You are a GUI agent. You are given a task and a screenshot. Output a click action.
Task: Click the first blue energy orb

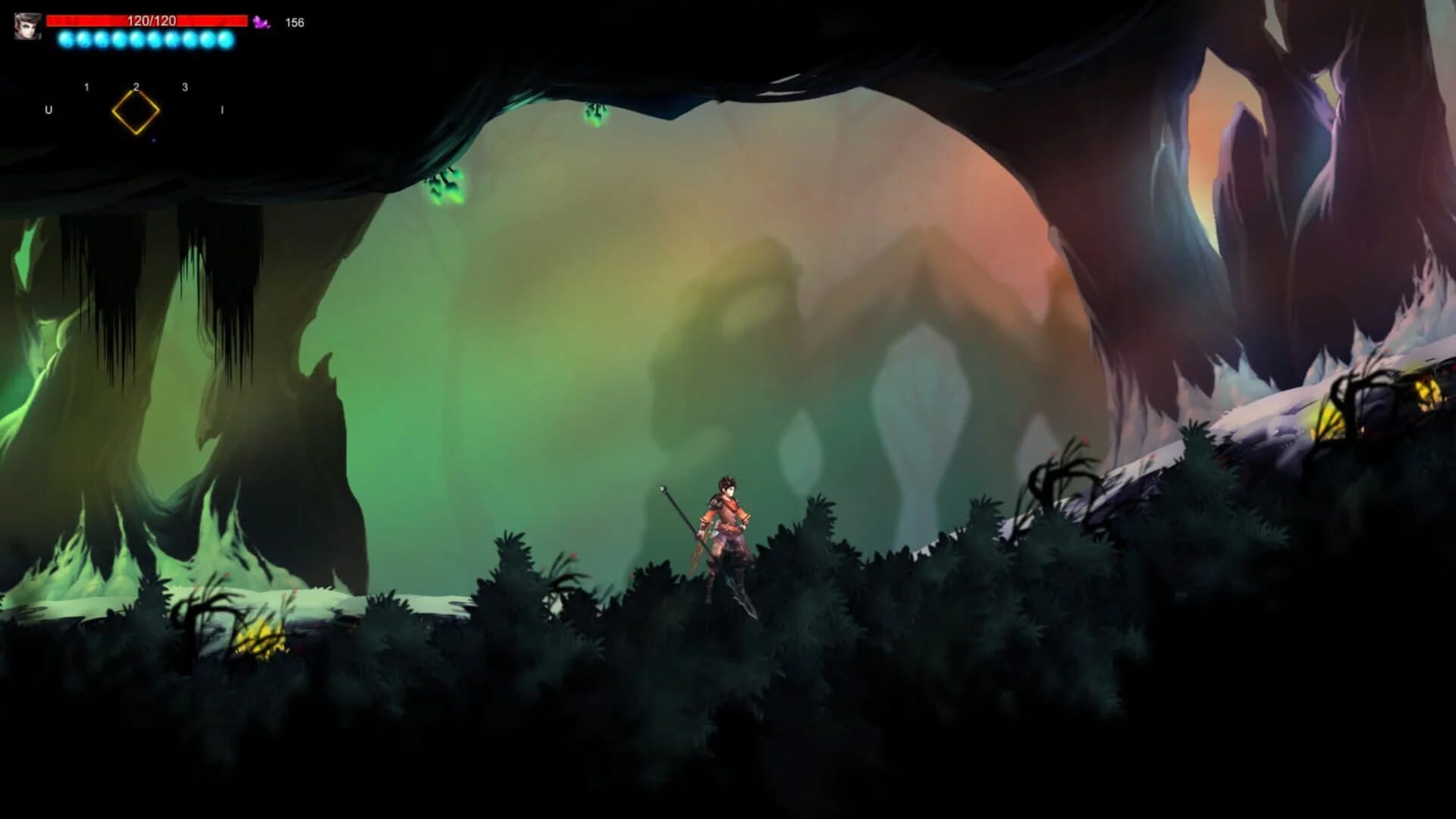(66, 39)
